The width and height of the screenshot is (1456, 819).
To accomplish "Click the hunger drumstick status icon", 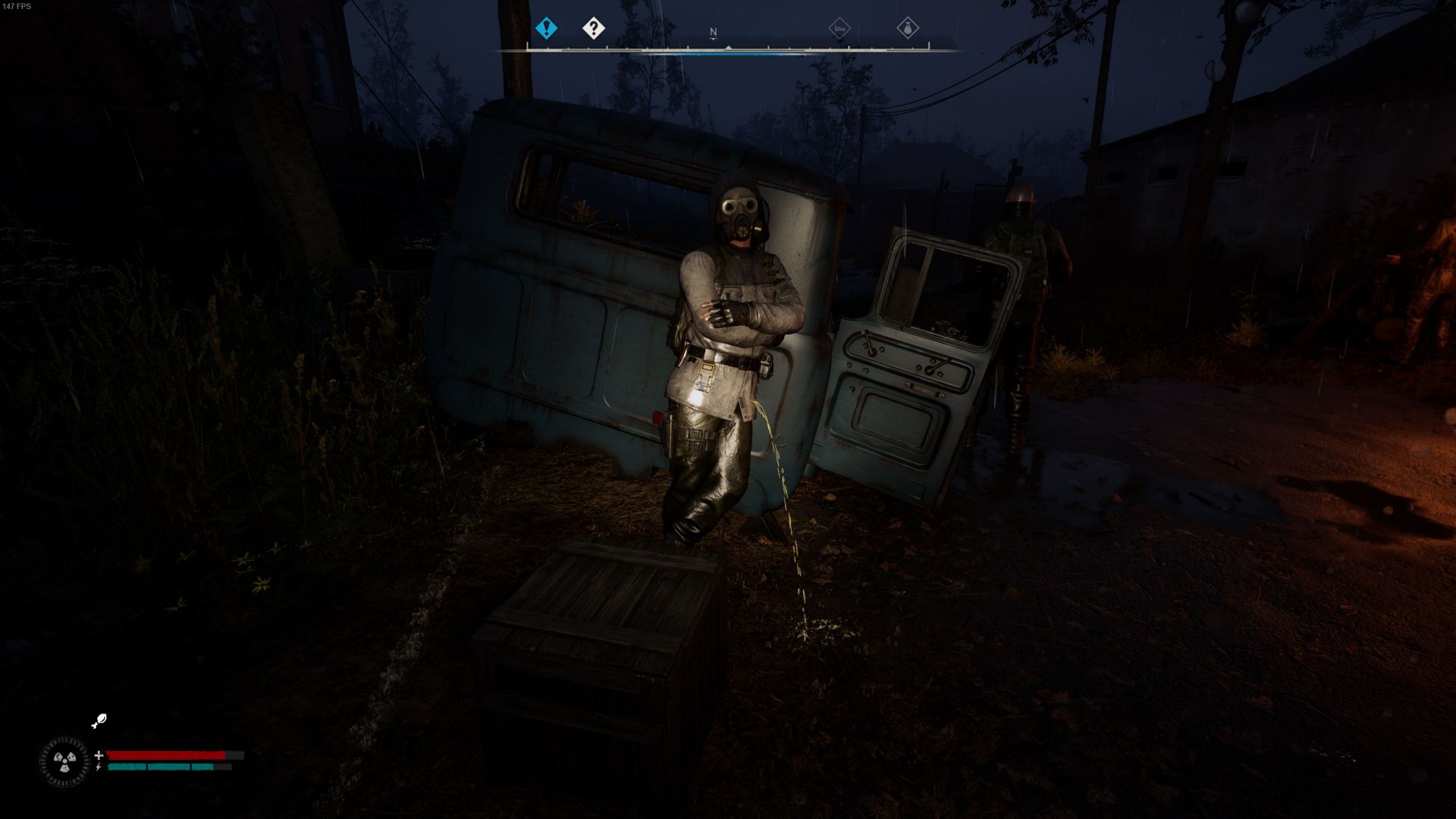I will pyautogui.click(x=99, y=721).
